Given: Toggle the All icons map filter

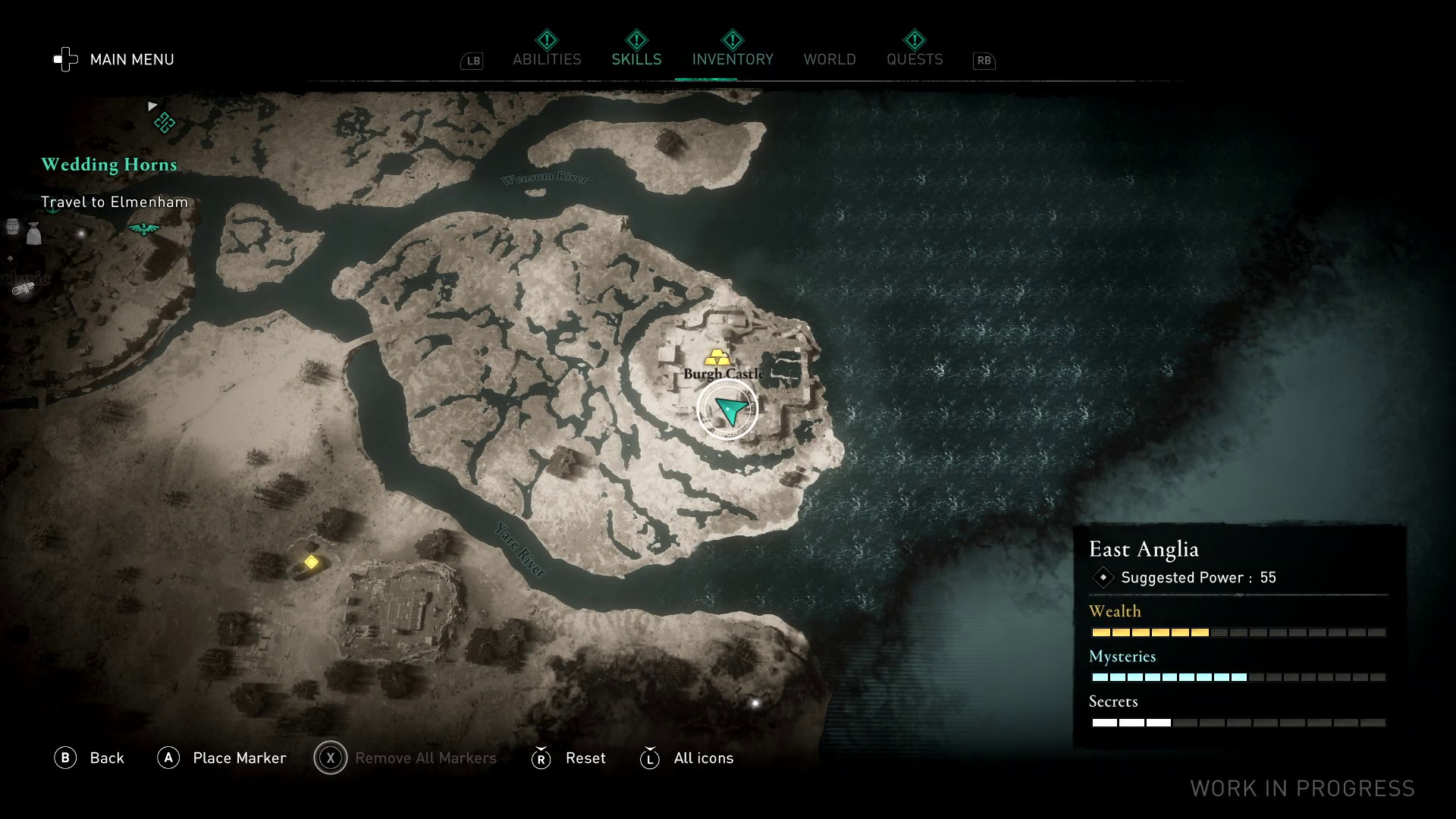Looking at the screenshot, I should (688, 758).
